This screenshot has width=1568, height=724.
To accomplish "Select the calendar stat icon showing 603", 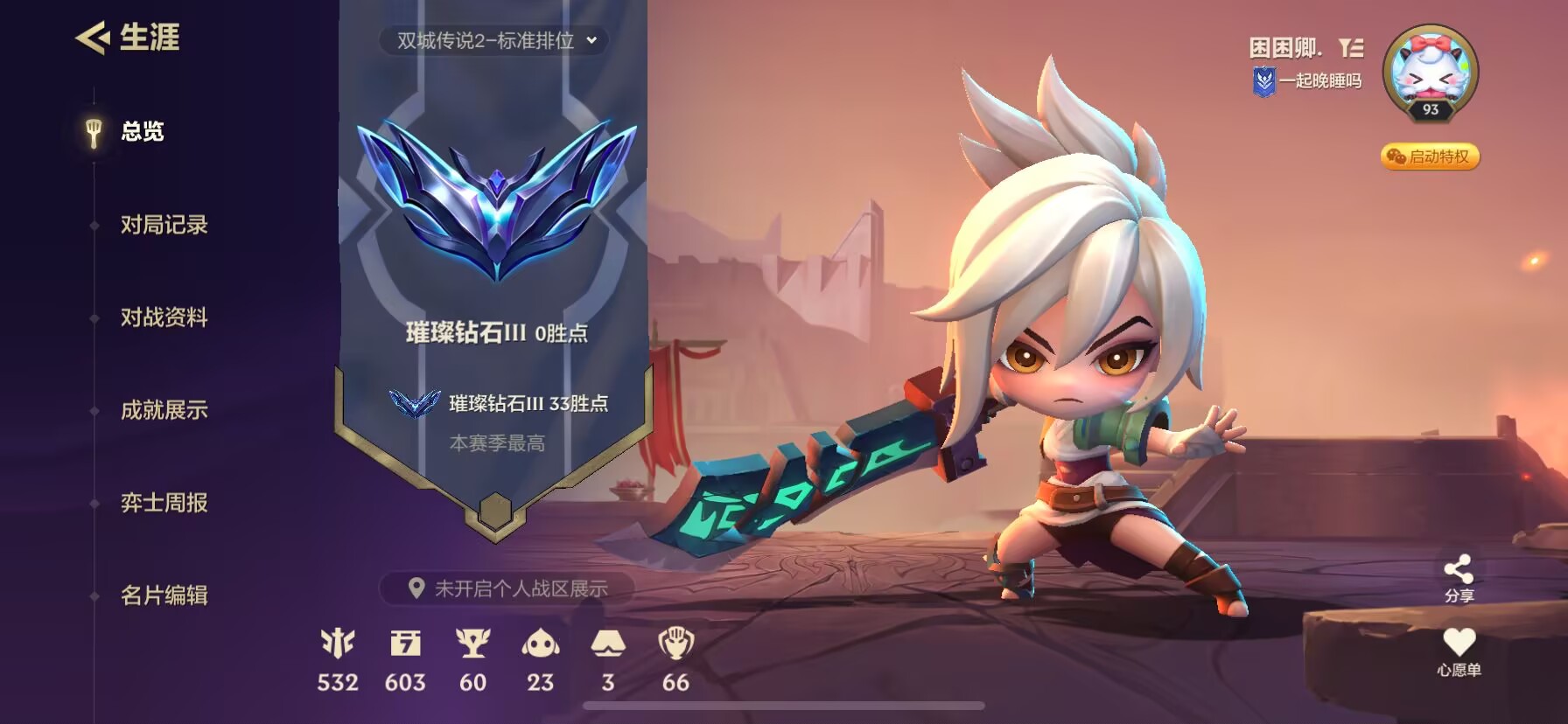I will pyautogui.click(x=405, y=645).
